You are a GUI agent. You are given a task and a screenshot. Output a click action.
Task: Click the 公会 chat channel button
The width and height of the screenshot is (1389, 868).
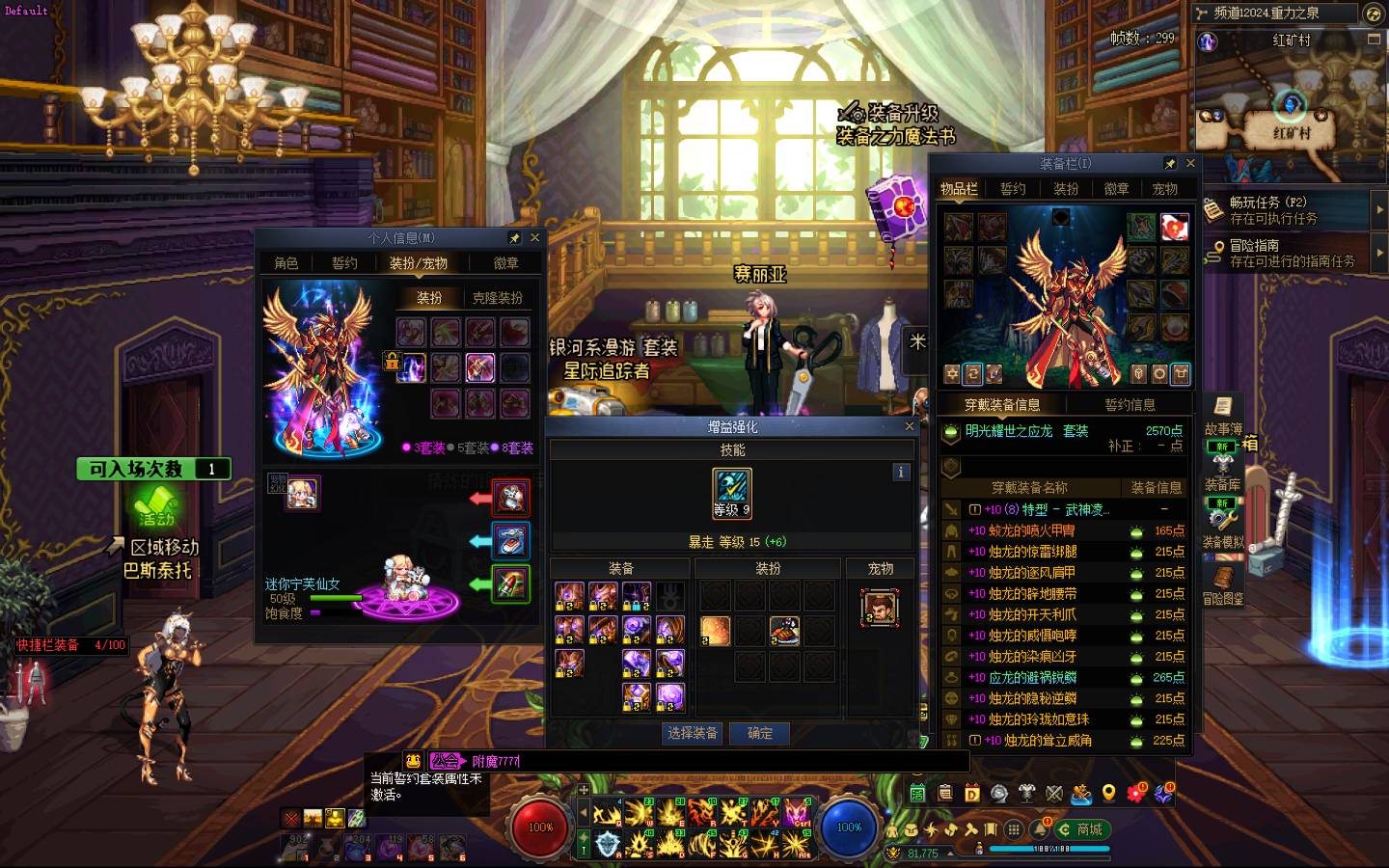point(446,761)
